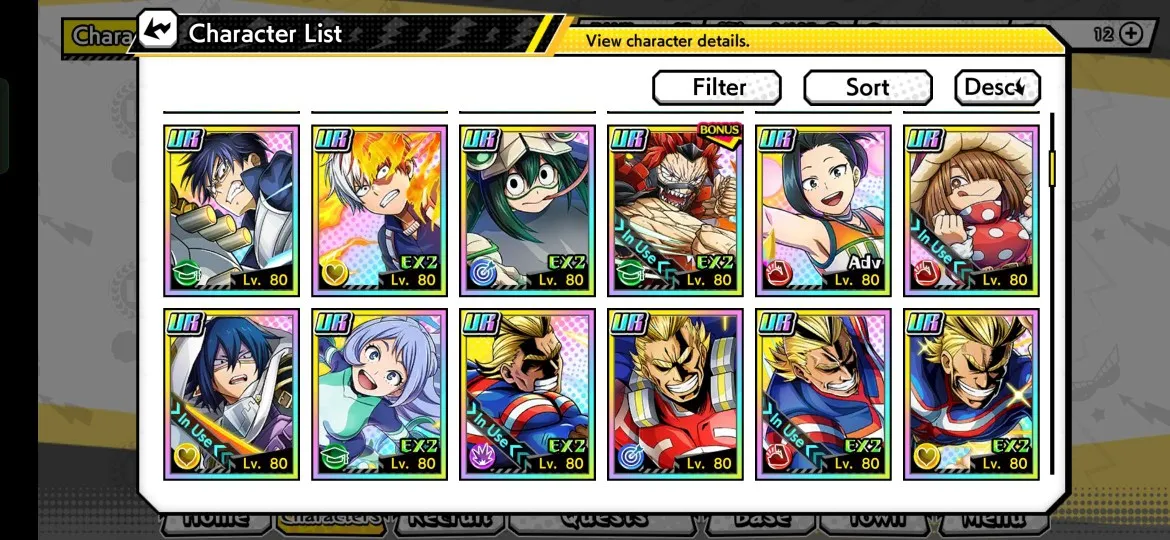Select the sparkling All Might card with heart icon

click(971, 394)
